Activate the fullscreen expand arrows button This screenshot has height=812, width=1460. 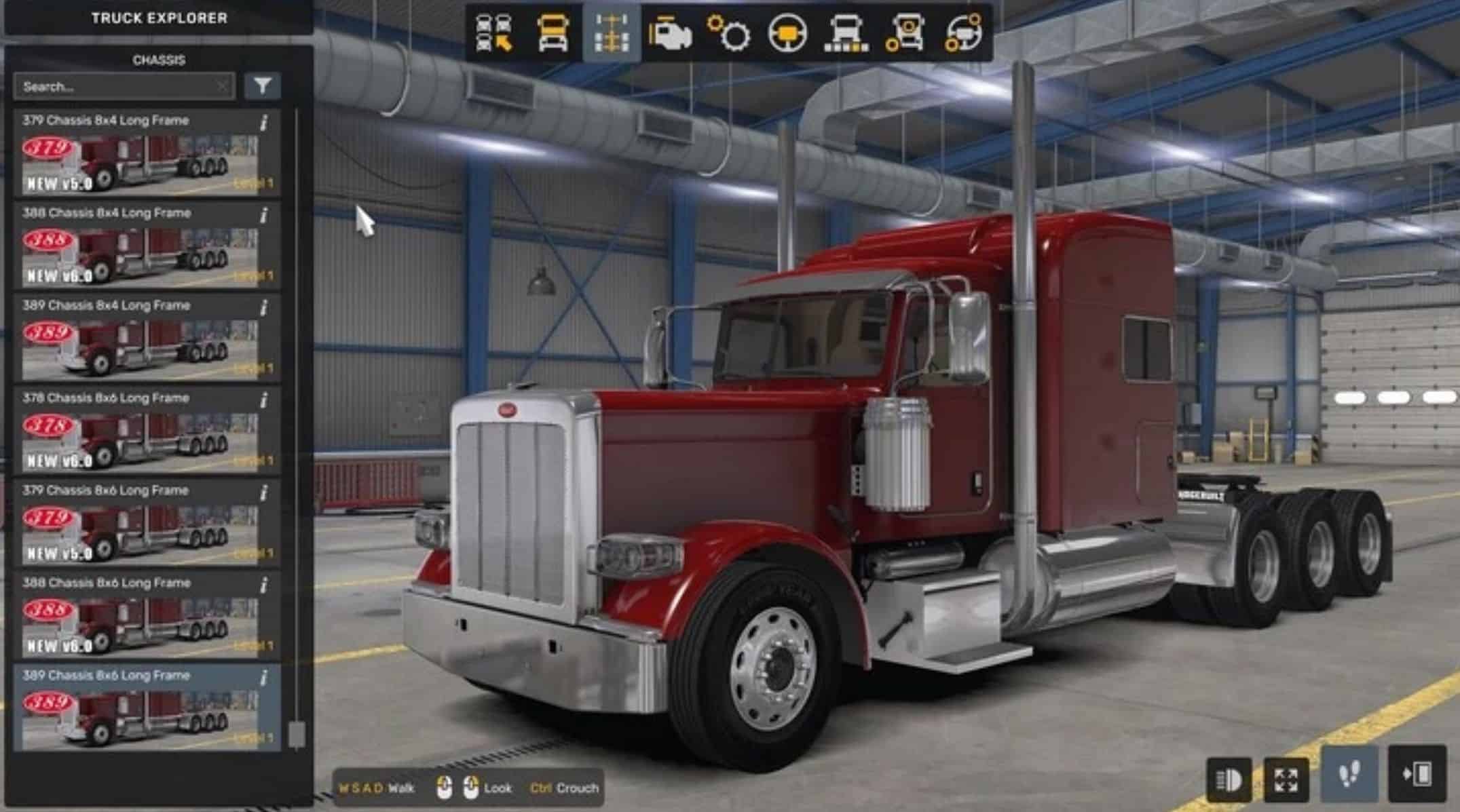1286,779
